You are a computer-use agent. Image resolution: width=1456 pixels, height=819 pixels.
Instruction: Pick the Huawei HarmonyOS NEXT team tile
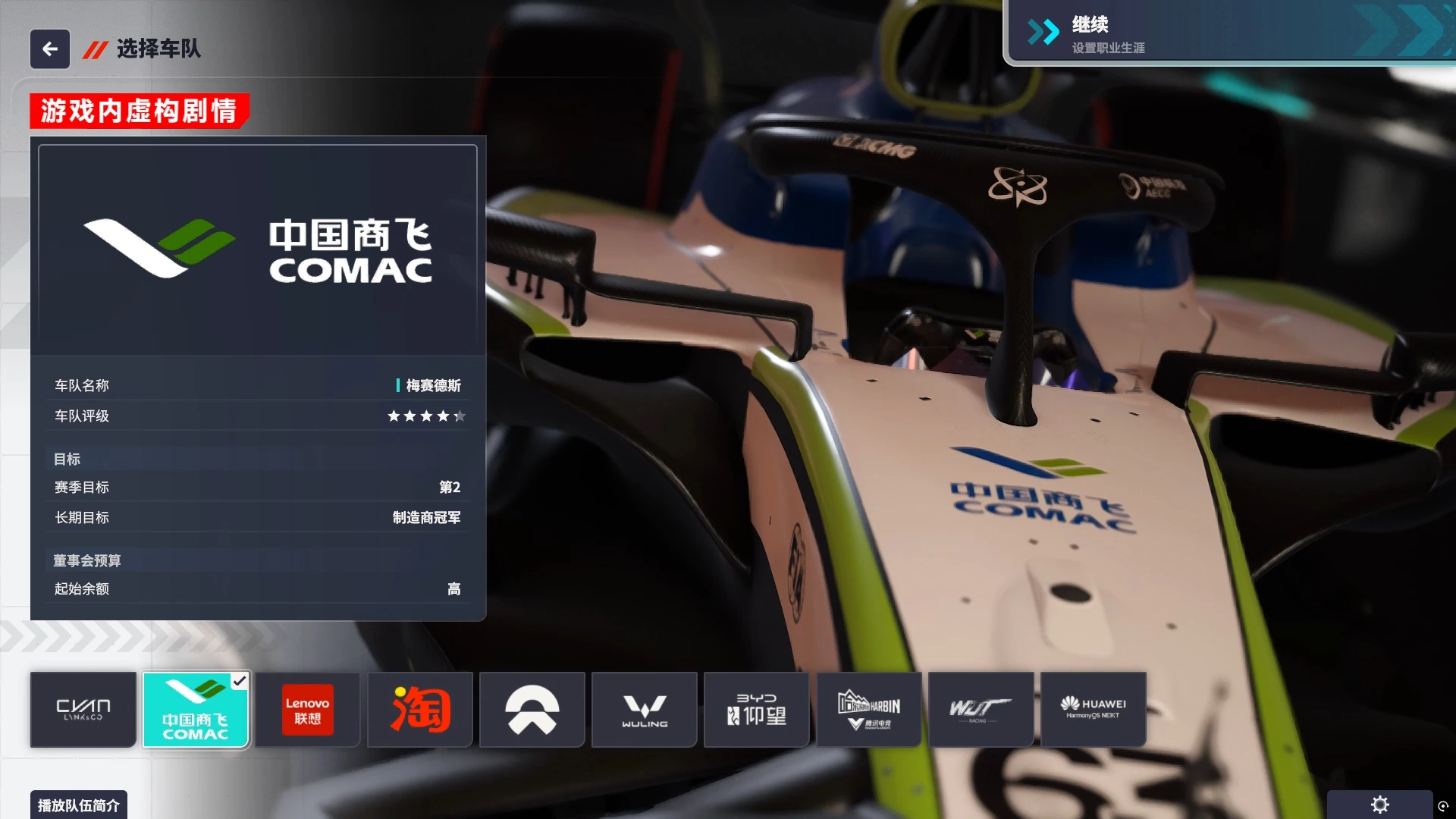(1093, 710)
